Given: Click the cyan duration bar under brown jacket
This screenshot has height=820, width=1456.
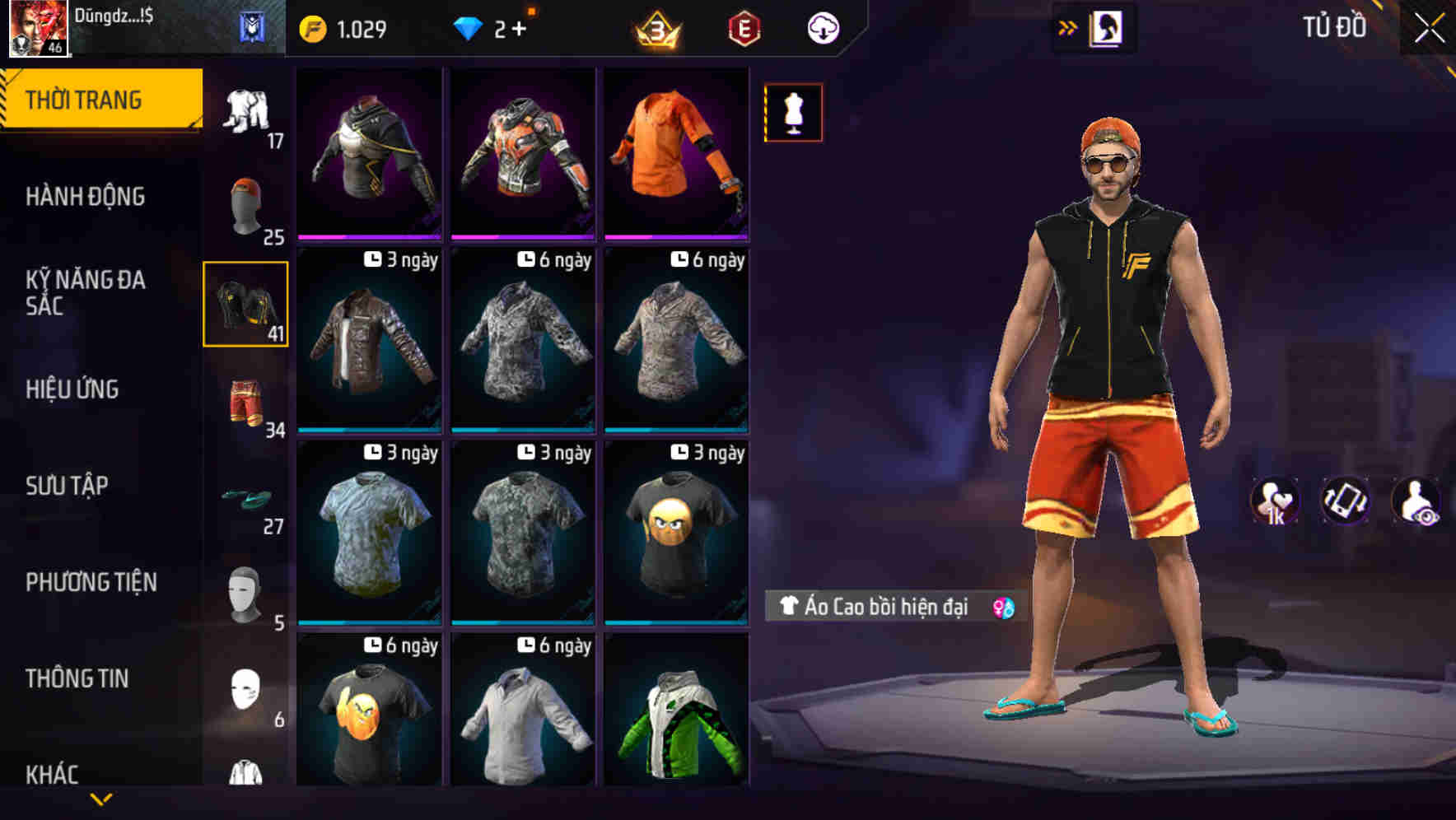Looking at the screenshot, I should (x=368, y=430).
